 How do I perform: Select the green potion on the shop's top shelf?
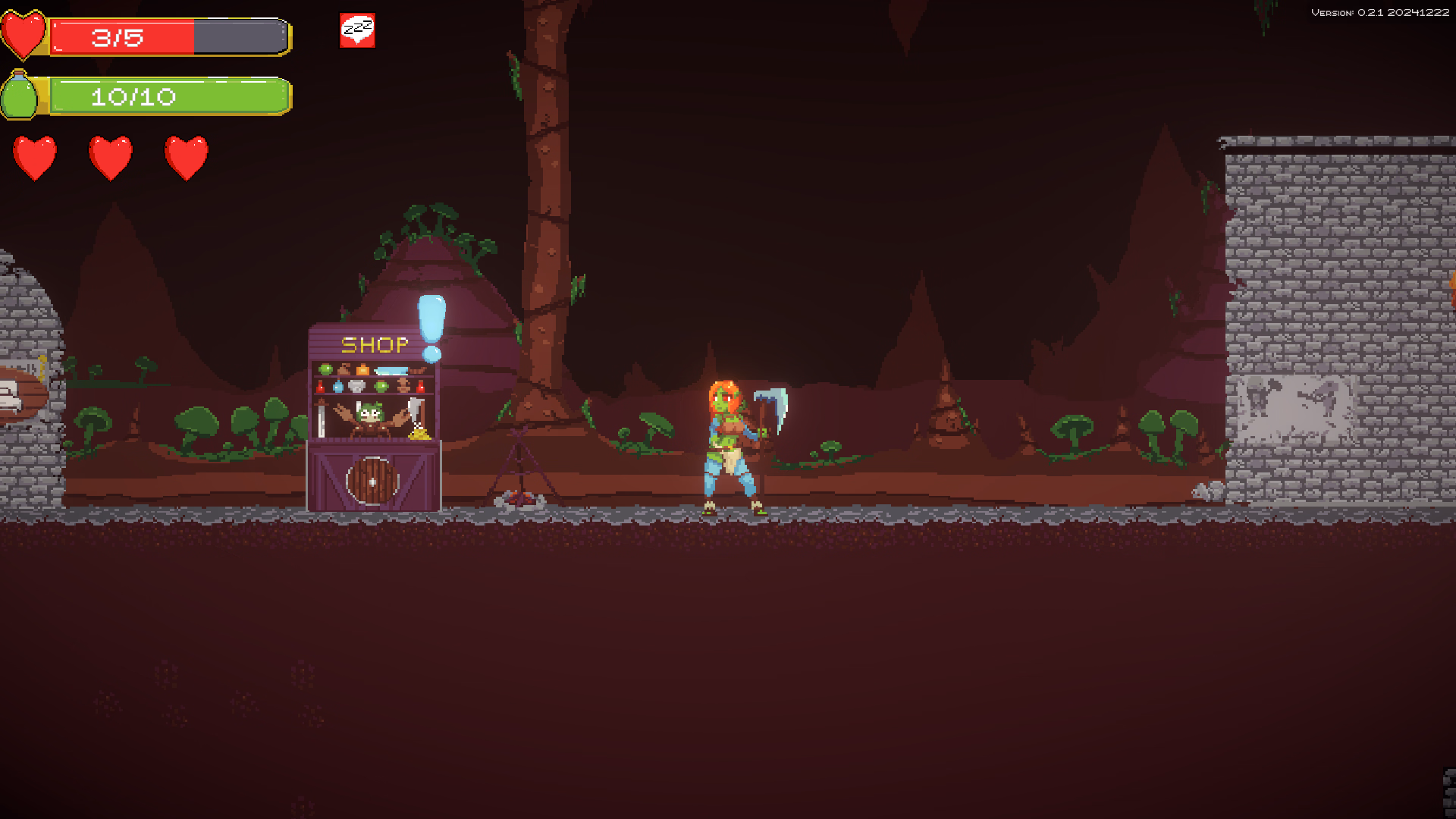(x=325, y=369)
